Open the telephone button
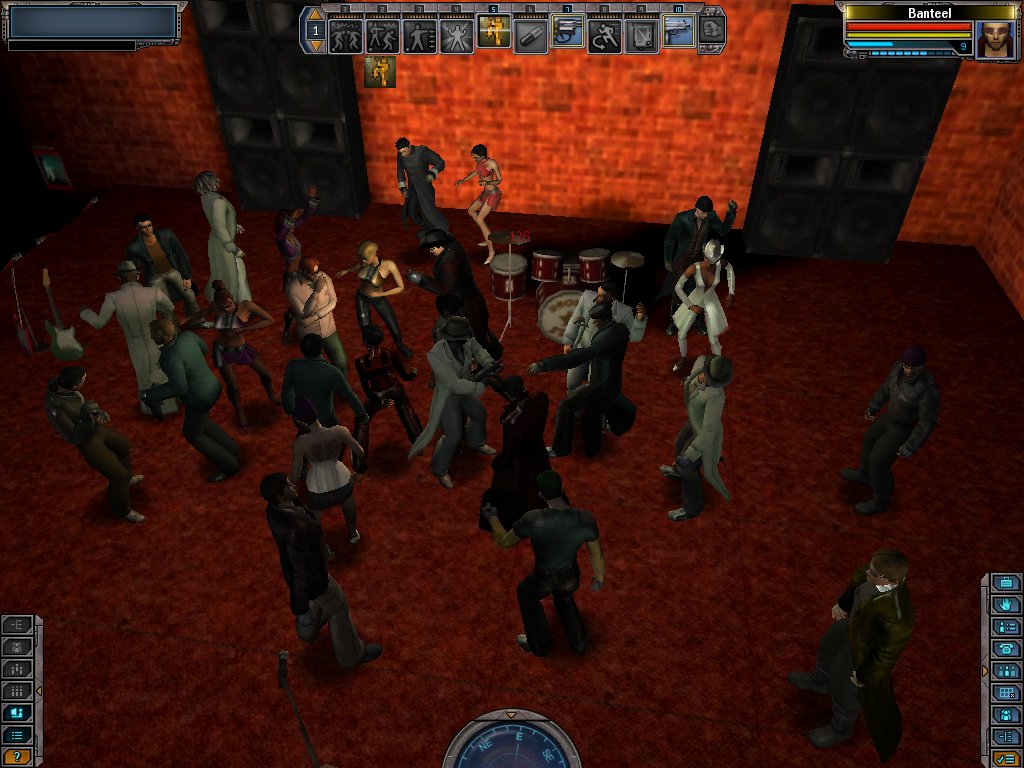The height and width of the screenshot is (768, 1024). [x=1006, y=648]
